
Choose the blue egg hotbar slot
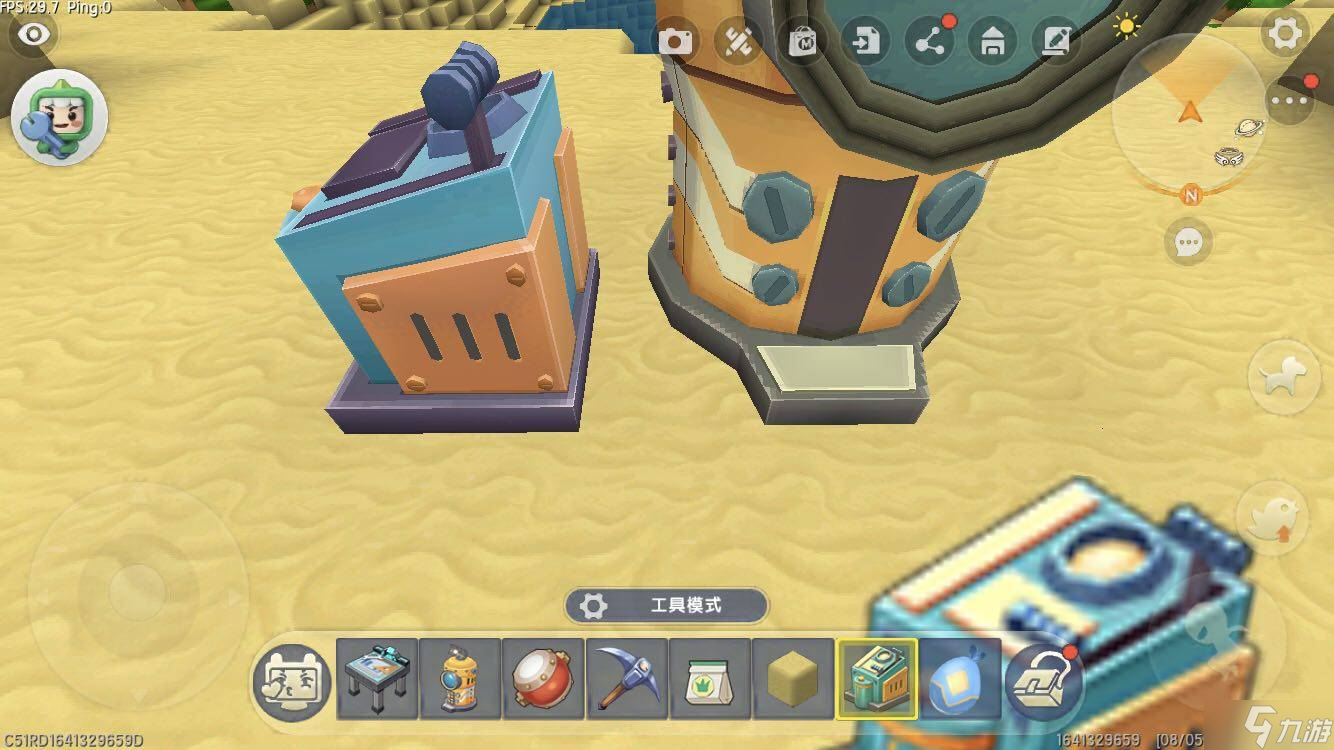point(959,680)
